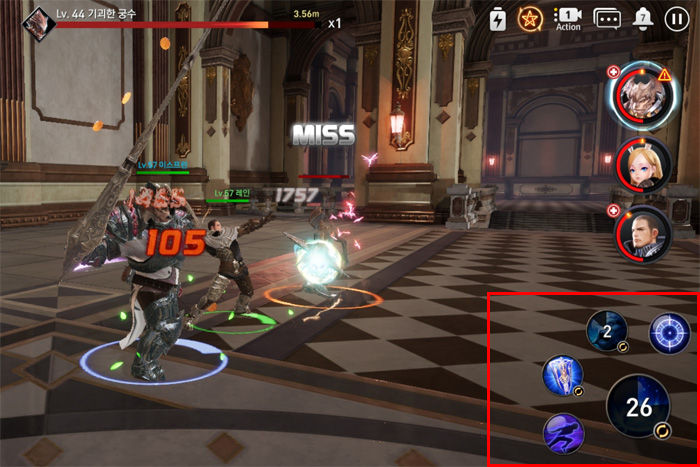This screenshot has height=467, width=700.
Task: Switch the Action camera mode
Action: 568,18
